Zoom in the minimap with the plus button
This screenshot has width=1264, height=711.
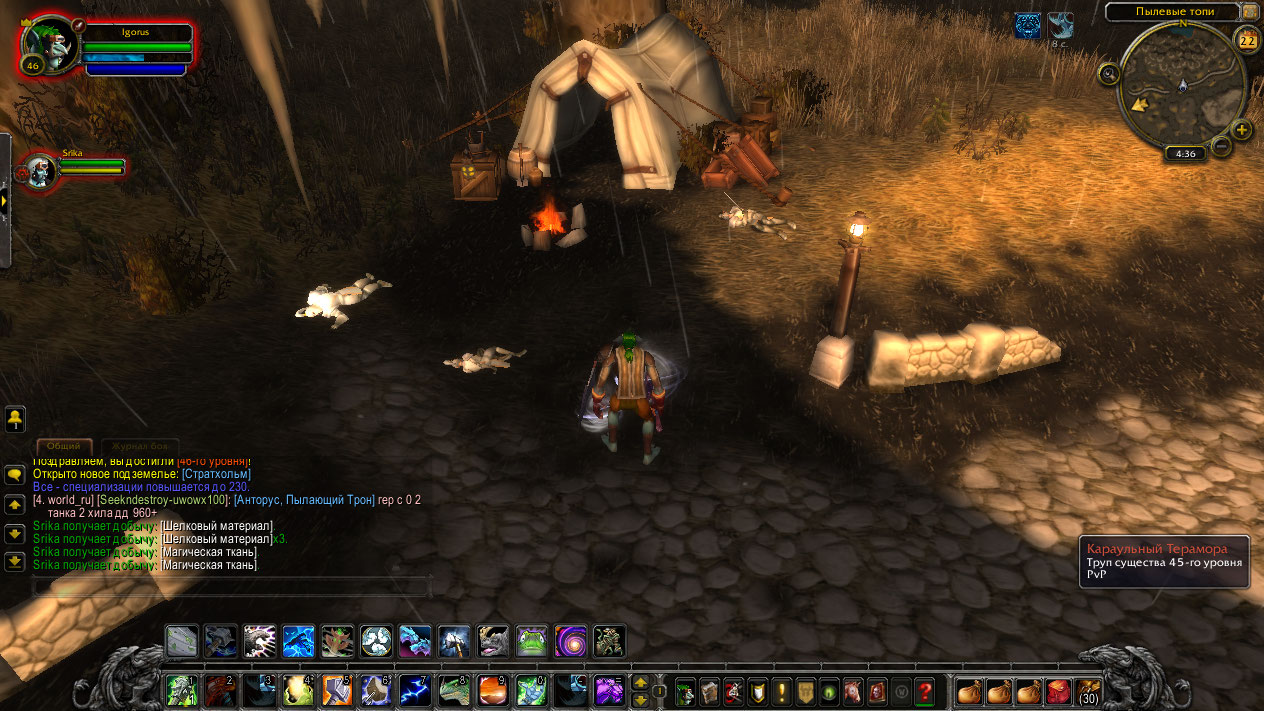coord(1241,129)
